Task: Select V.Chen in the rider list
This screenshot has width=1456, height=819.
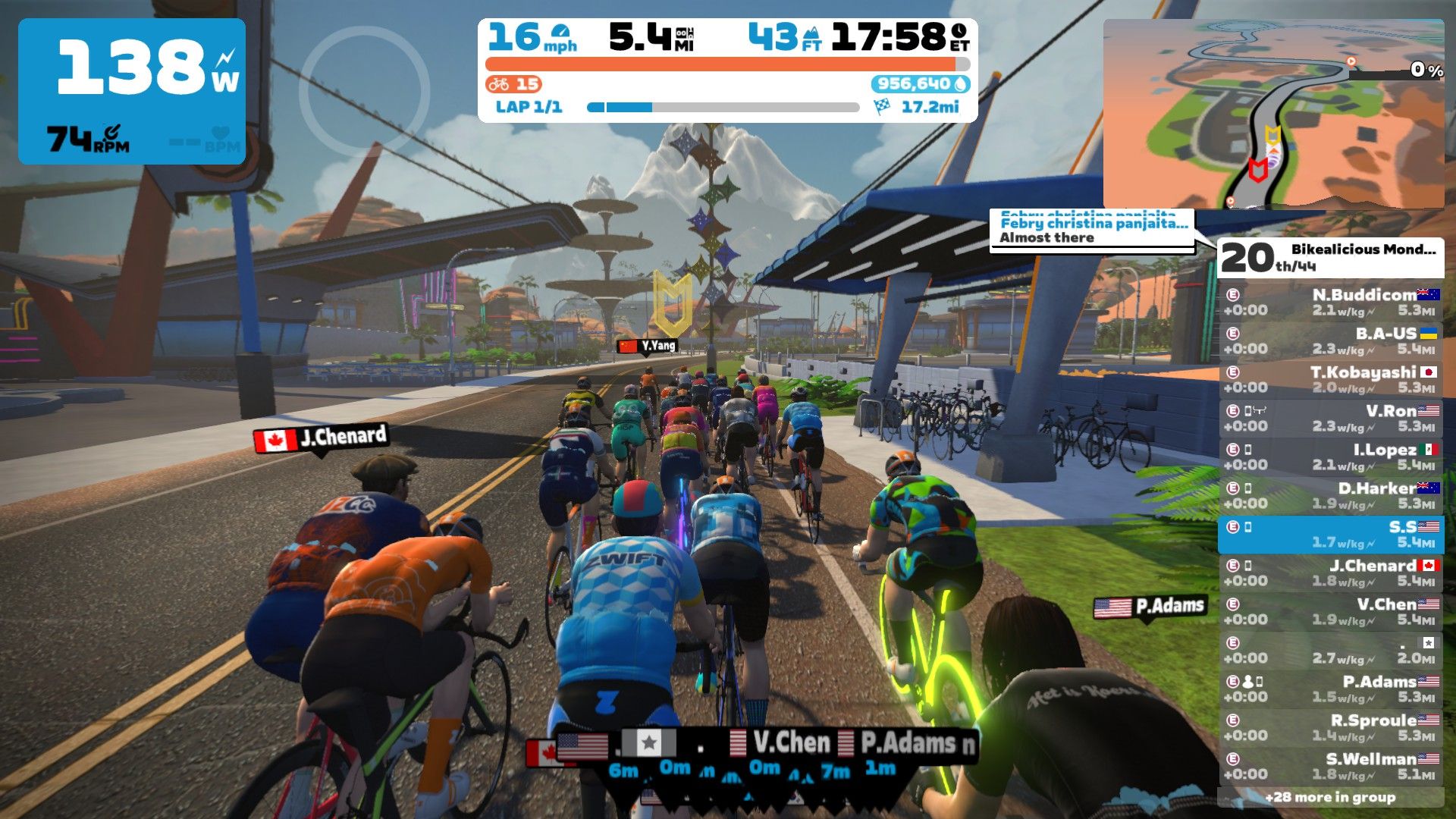Action: (1331, 611)
